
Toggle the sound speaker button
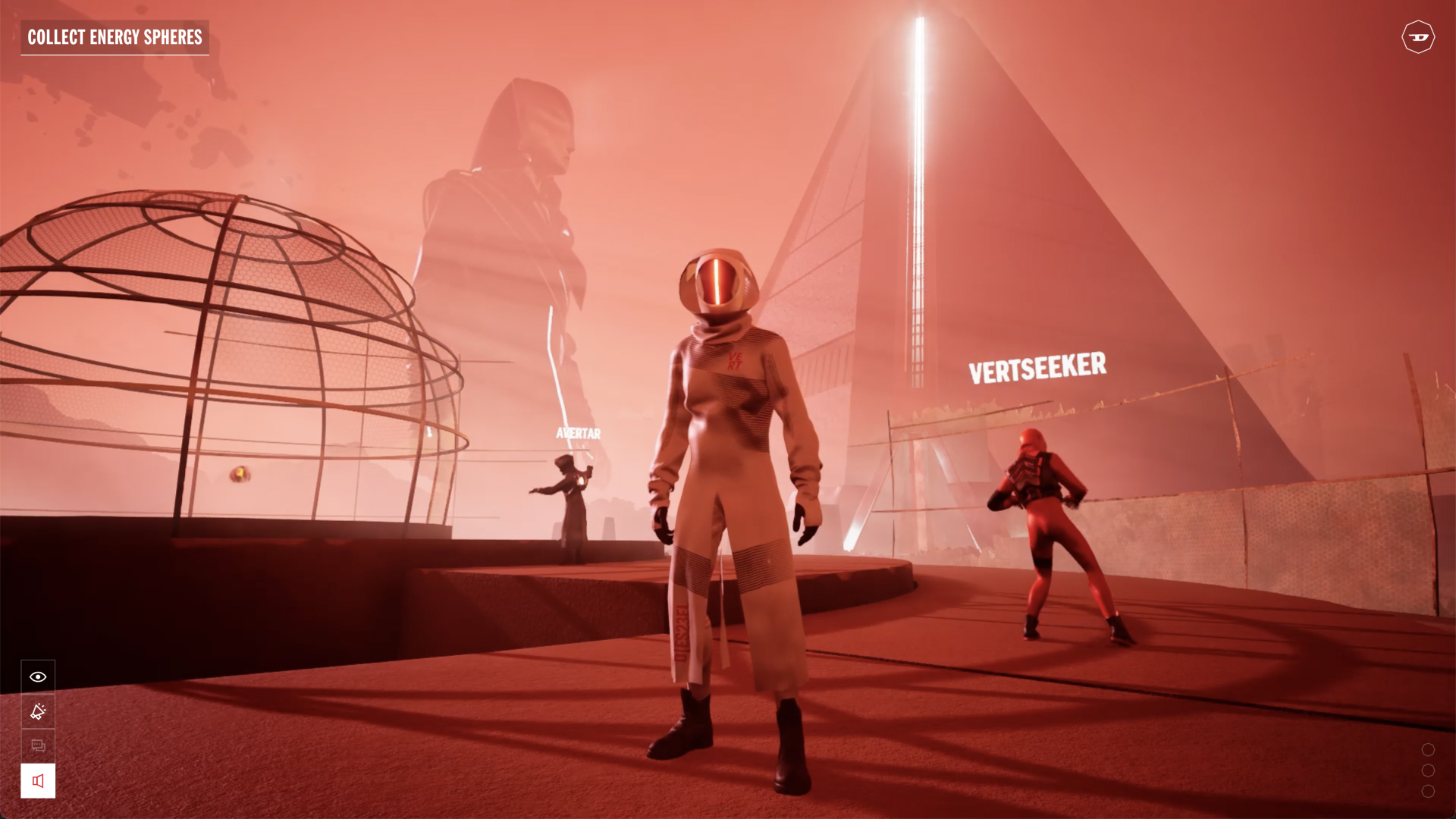[38, 781]
